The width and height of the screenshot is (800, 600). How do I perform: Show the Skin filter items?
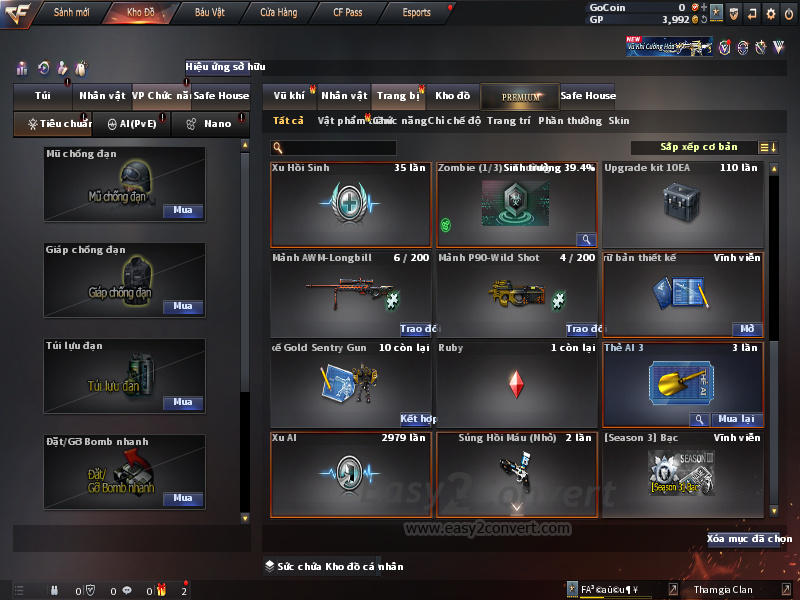point(619,121)
